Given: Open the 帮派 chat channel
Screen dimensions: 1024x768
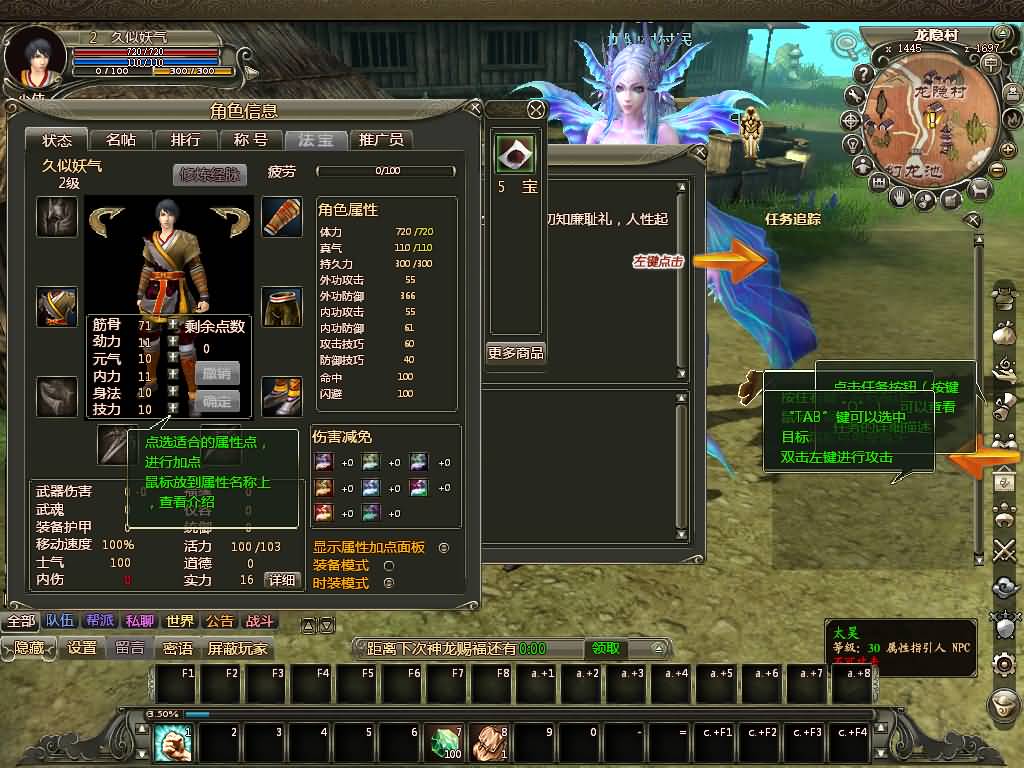Looking at the screenshot, I should [x=99, y=621].
